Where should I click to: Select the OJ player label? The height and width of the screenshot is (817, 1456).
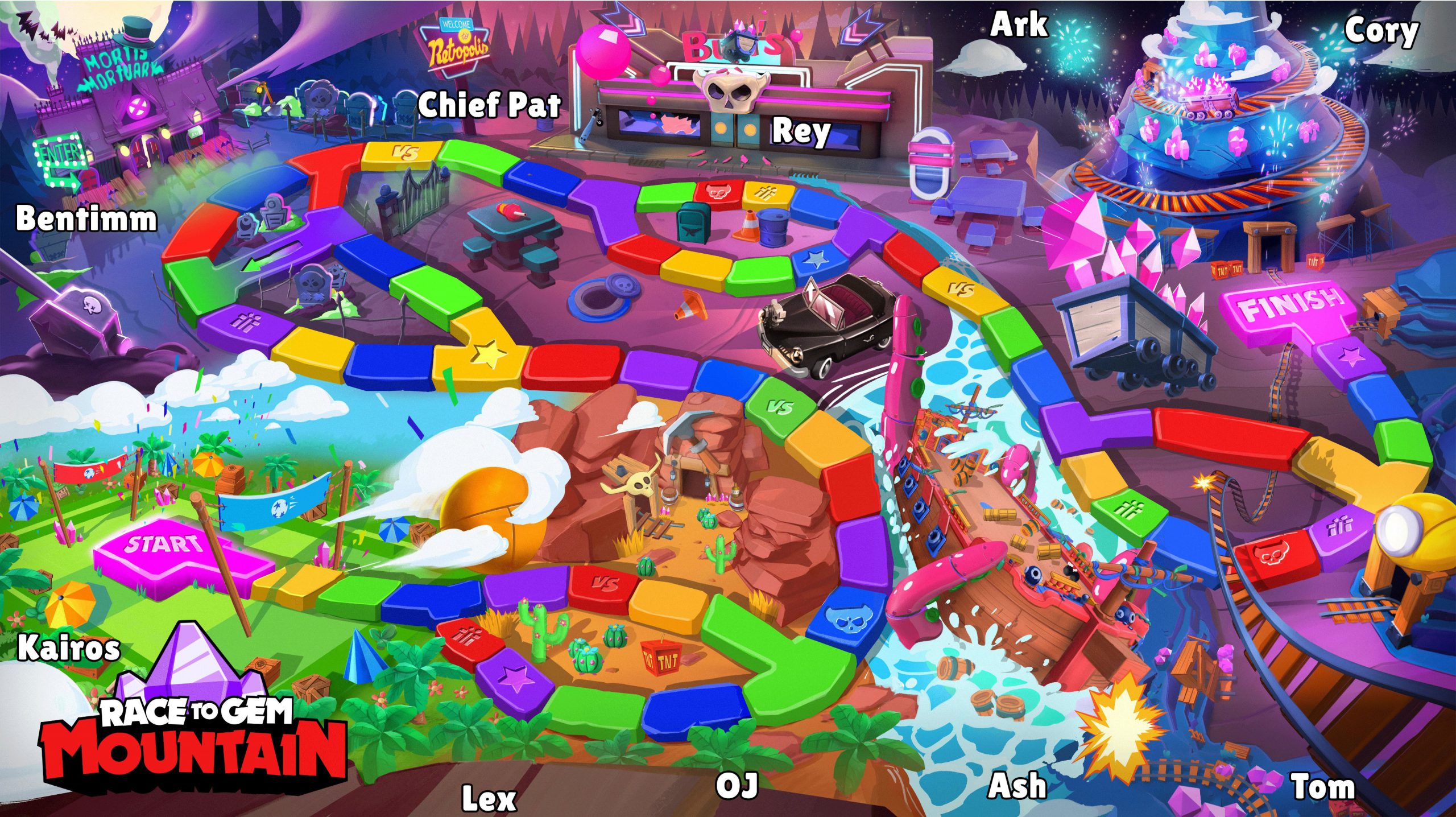[737, 785]
